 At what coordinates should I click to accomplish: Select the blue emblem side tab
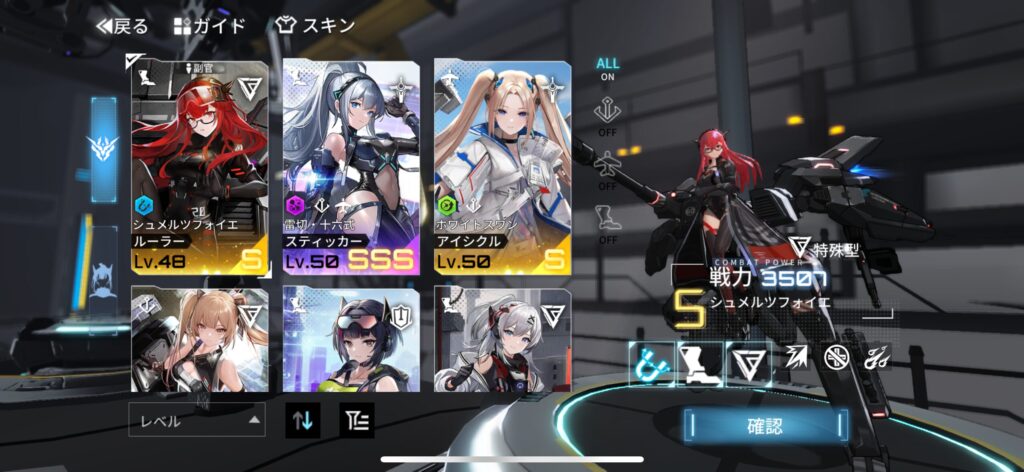pyautogui.click(x=103, y=149)
